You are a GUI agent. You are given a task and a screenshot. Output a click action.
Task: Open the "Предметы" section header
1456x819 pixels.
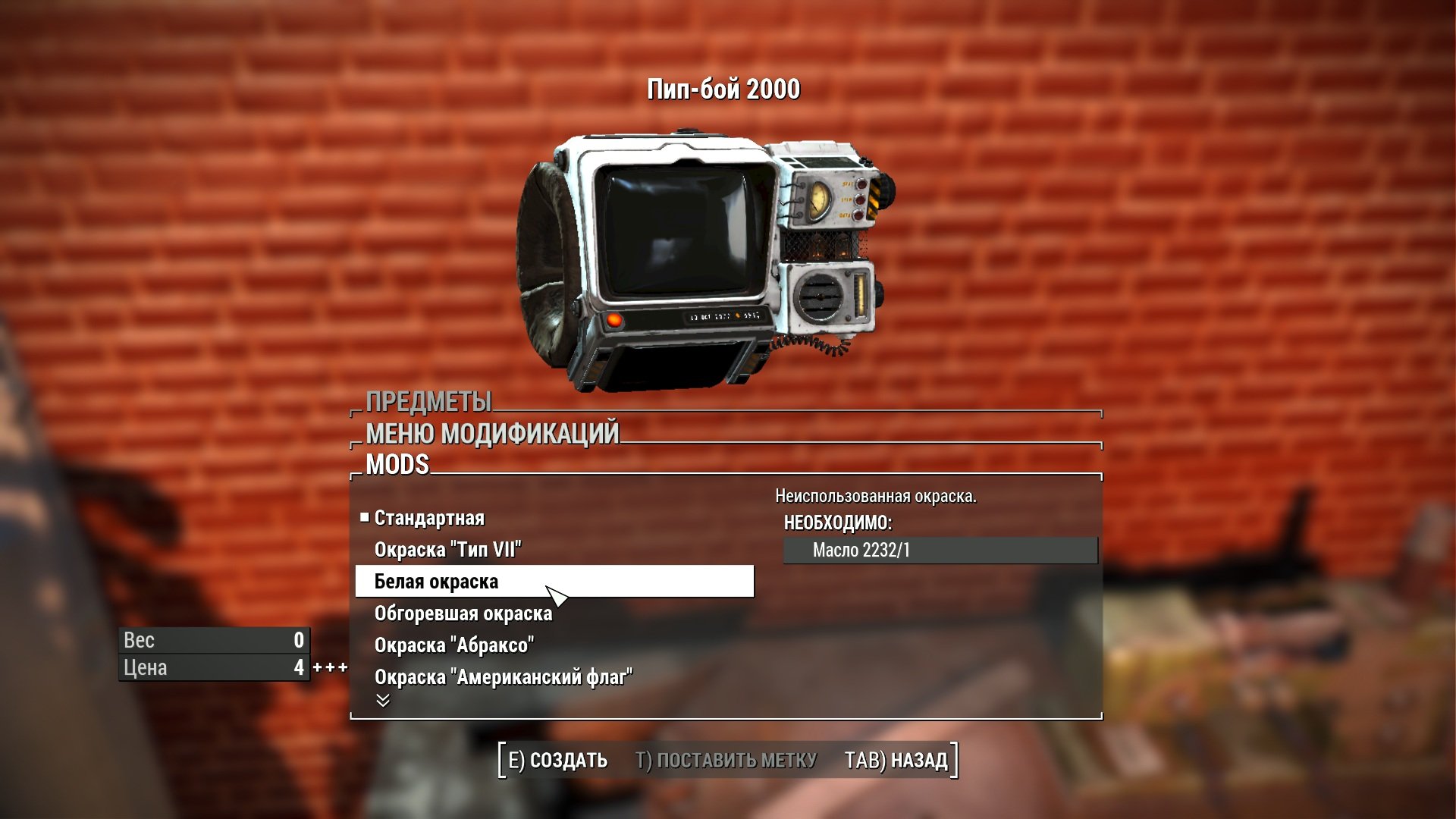click(428, 402)
